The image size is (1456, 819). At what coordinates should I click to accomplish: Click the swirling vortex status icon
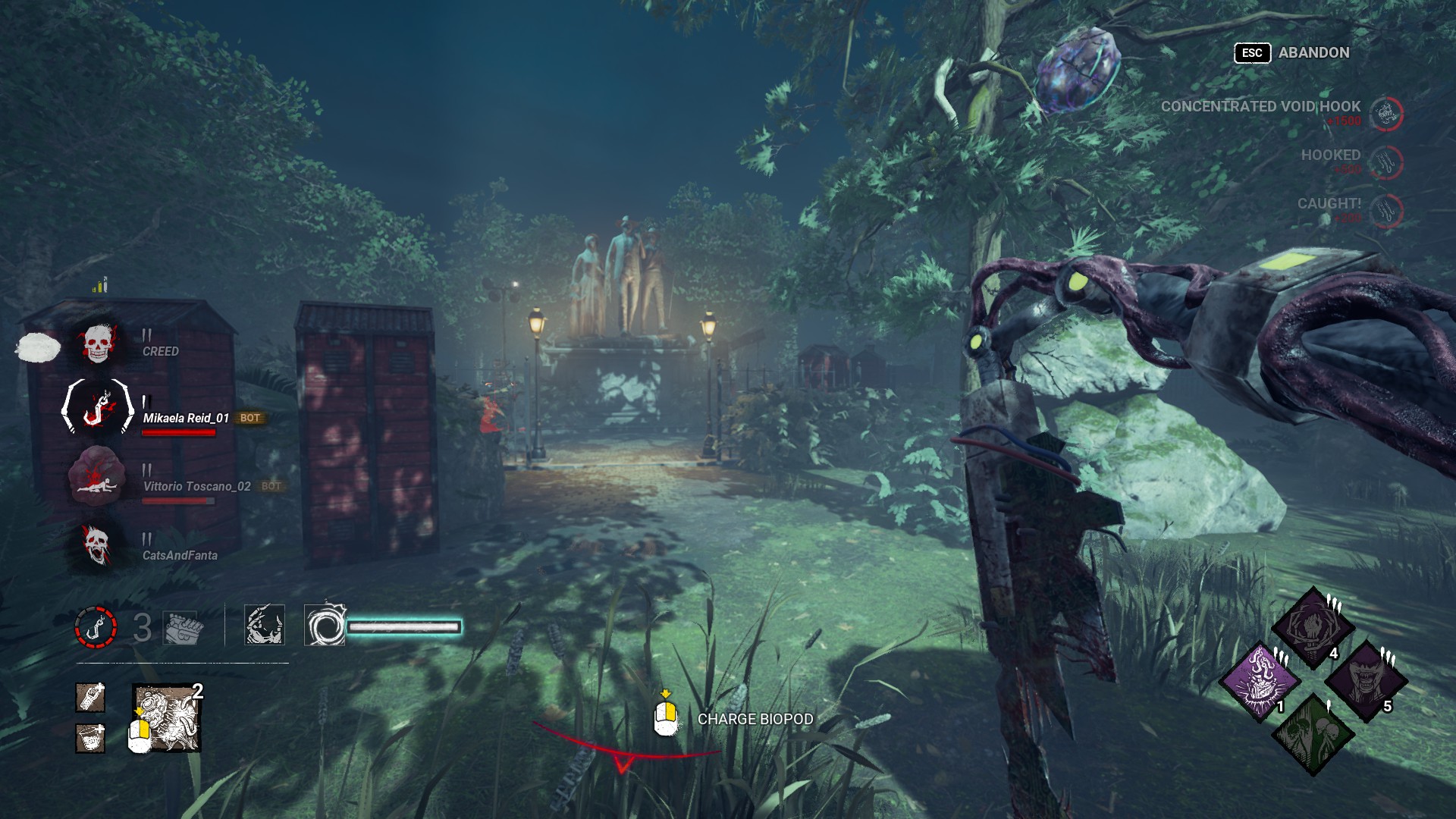click(x=325, y=626)
